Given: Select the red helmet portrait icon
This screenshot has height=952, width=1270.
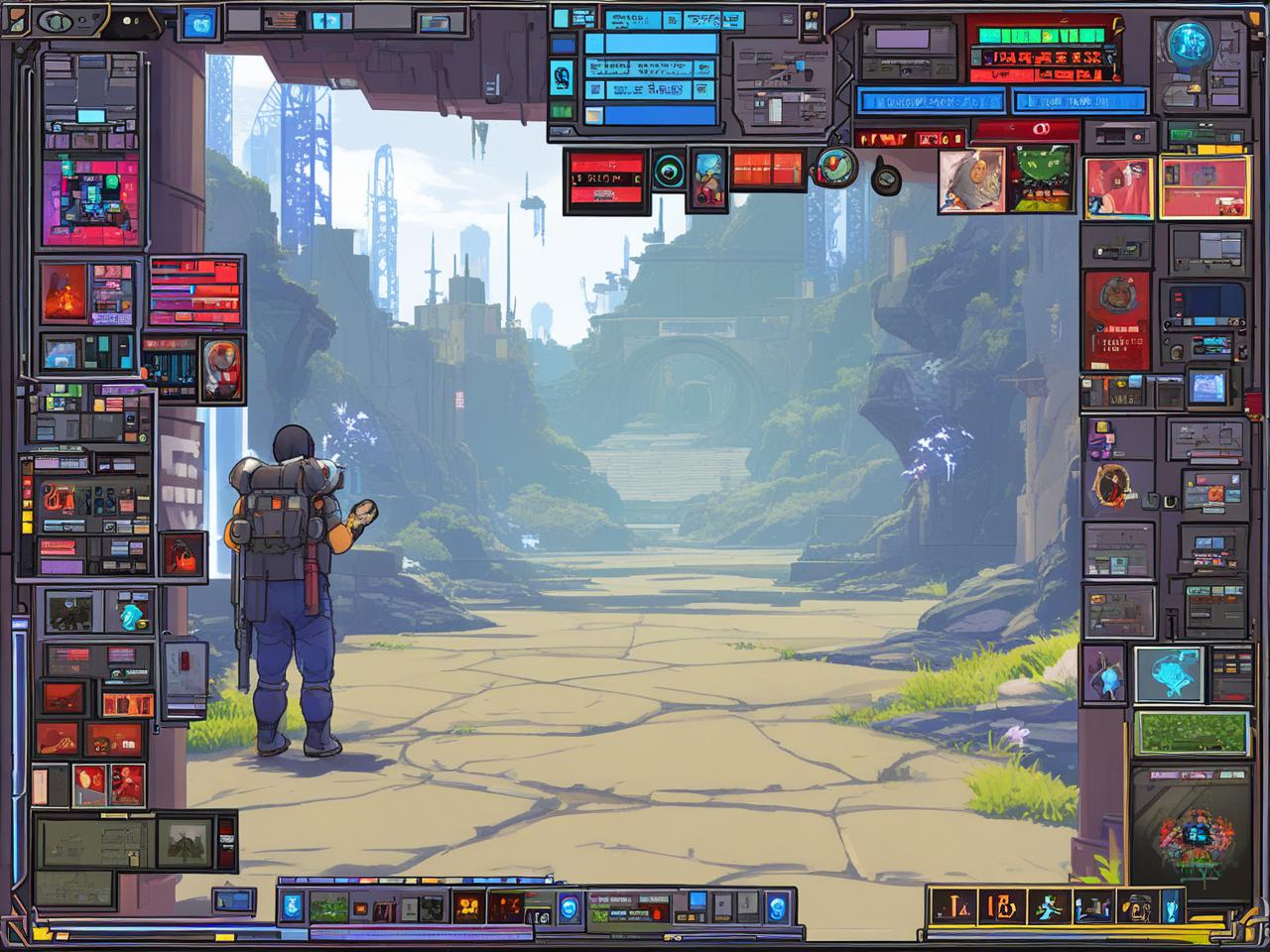Looking at the screenshot, I should [x=221, y=369].
